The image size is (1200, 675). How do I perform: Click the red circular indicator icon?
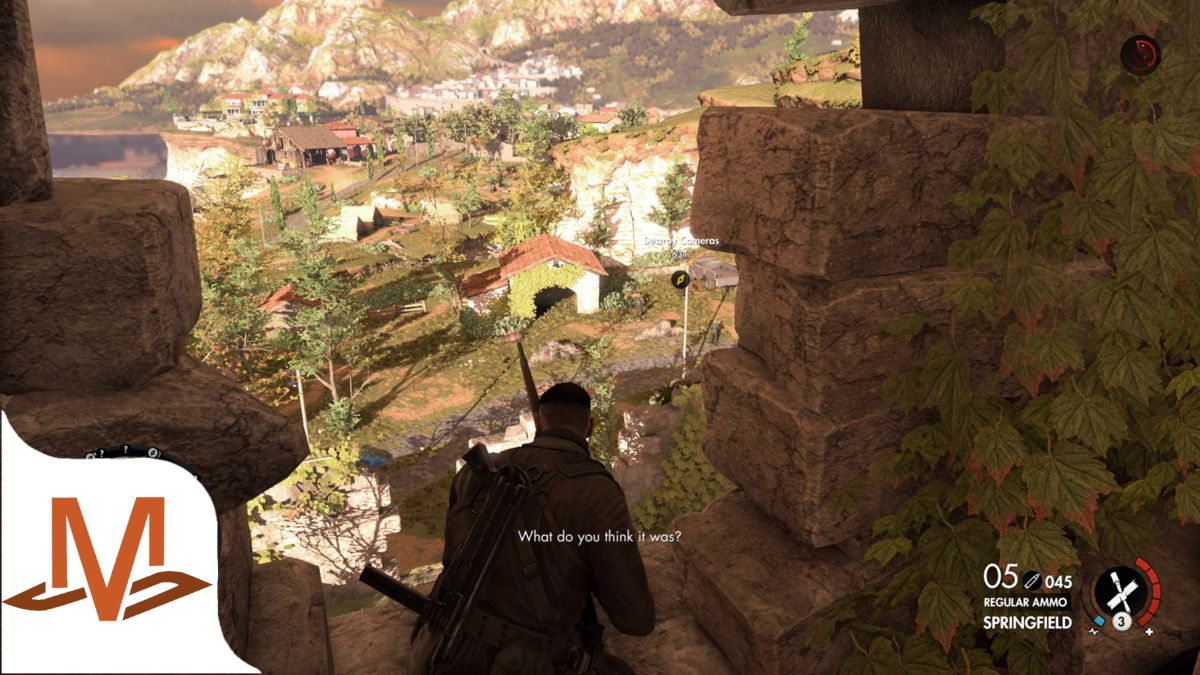1139,54
